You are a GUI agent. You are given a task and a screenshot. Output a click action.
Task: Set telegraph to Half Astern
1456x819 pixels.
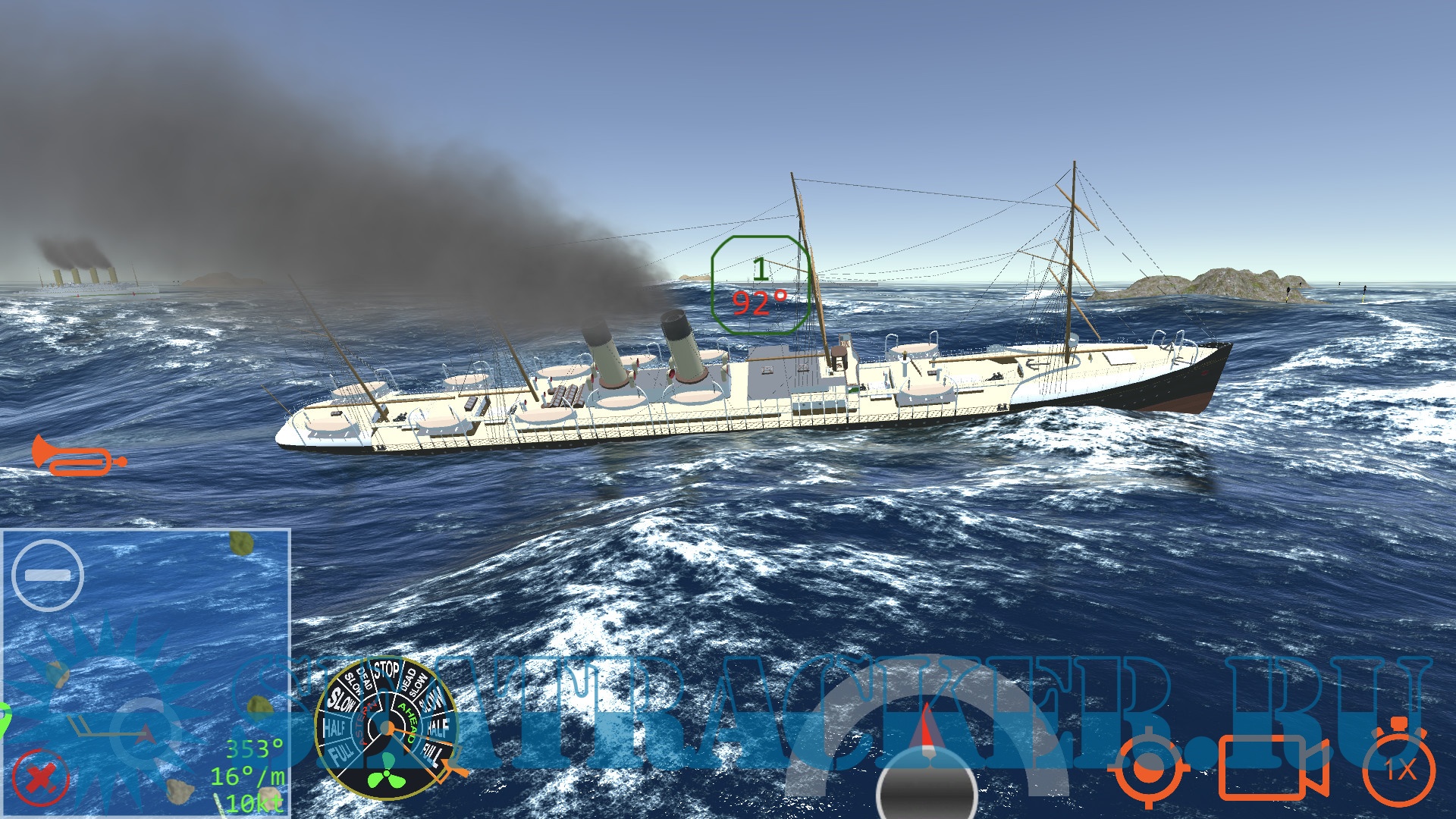[x=334, y=728]
